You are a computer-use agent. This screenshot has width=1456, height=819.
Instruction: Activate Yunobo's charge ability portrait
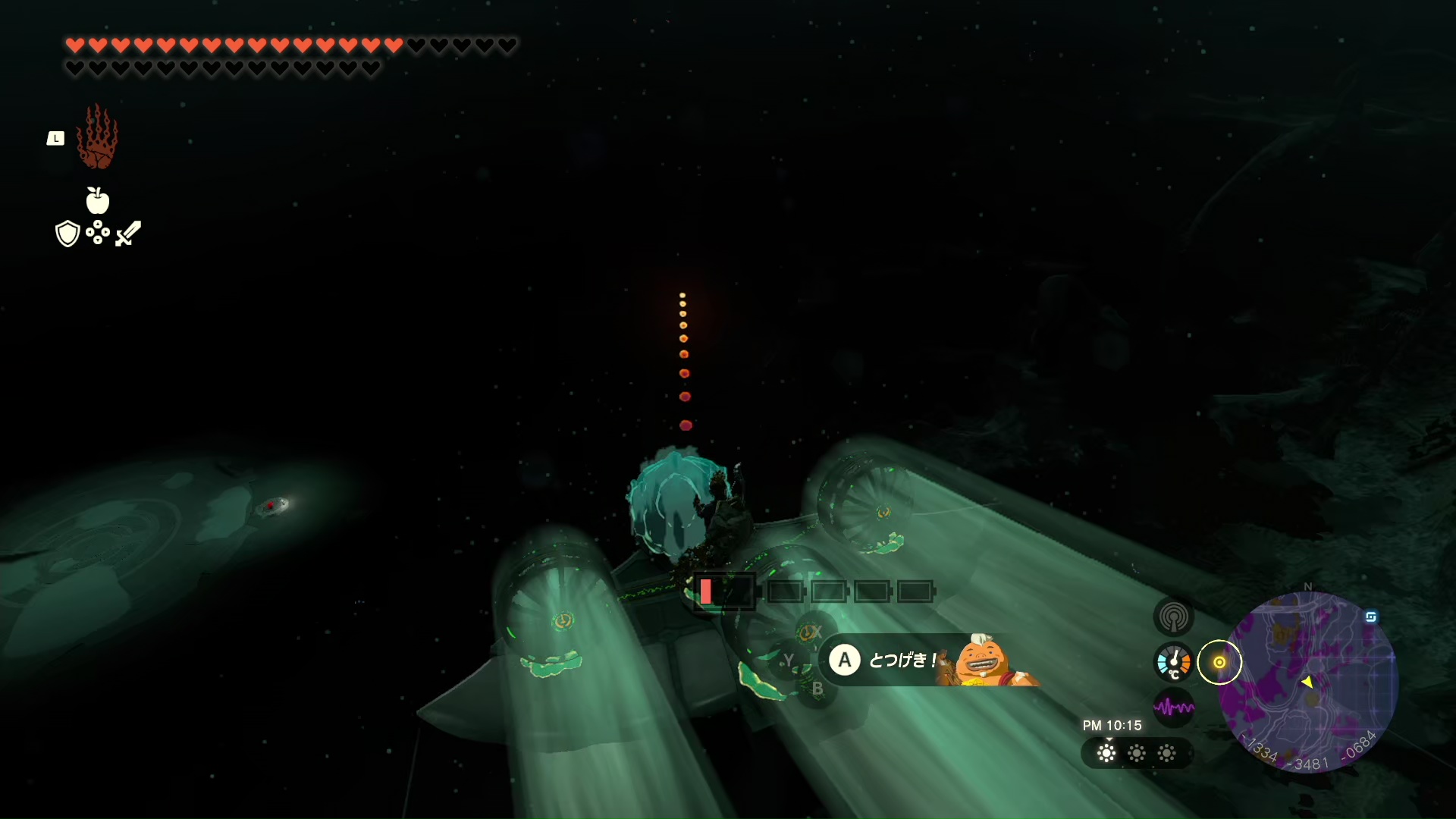point(983,661)
